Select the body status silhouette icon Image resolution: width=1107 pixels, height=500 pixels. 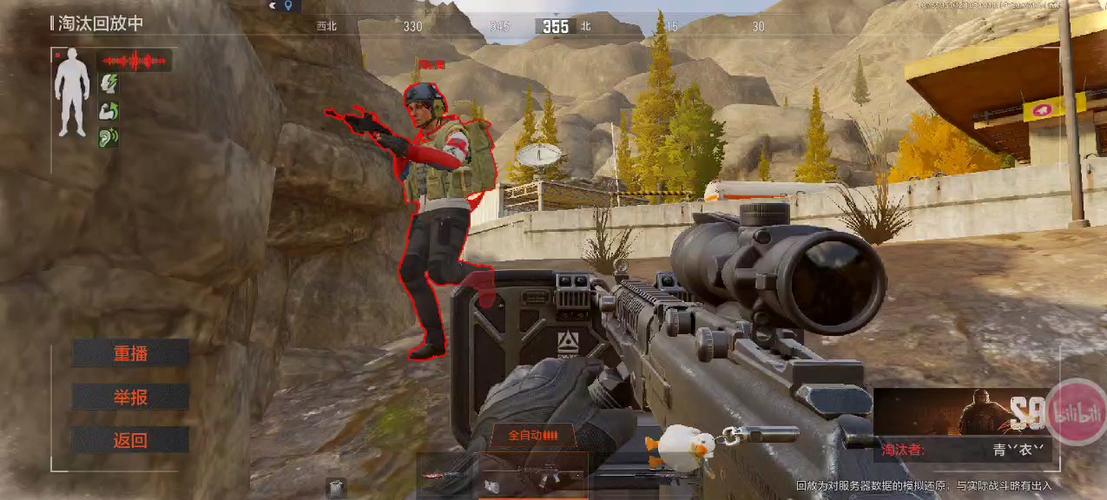point(72,94)
